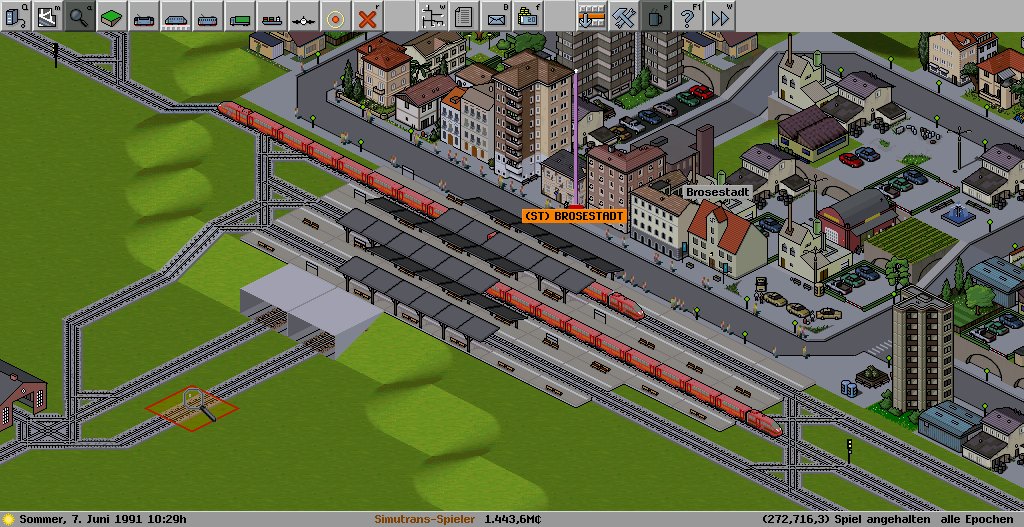Open the line management window
1024x527 pixels.
coord(432,16)
